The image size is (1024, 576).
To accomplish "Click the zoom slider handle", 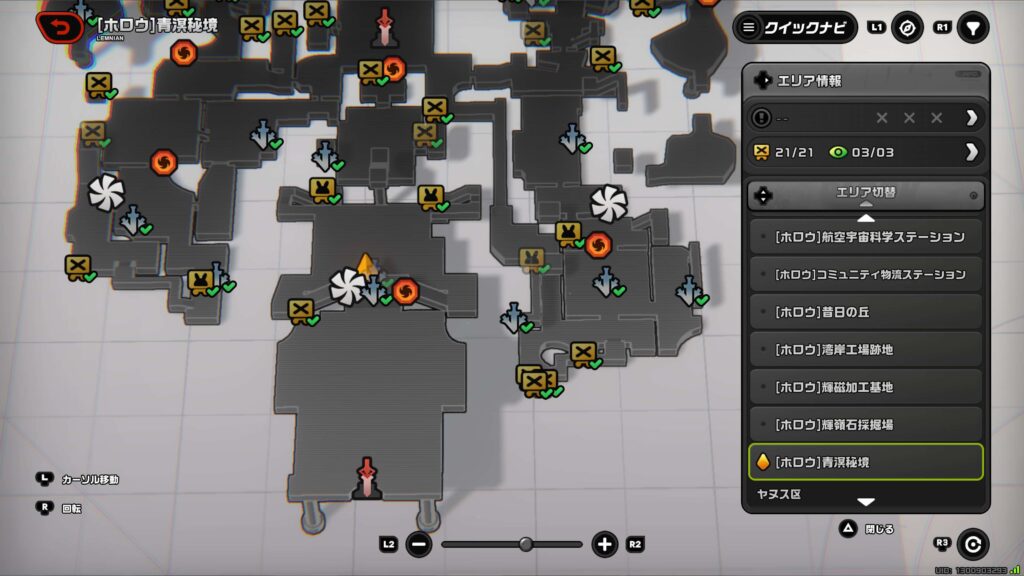I will 526,544.
